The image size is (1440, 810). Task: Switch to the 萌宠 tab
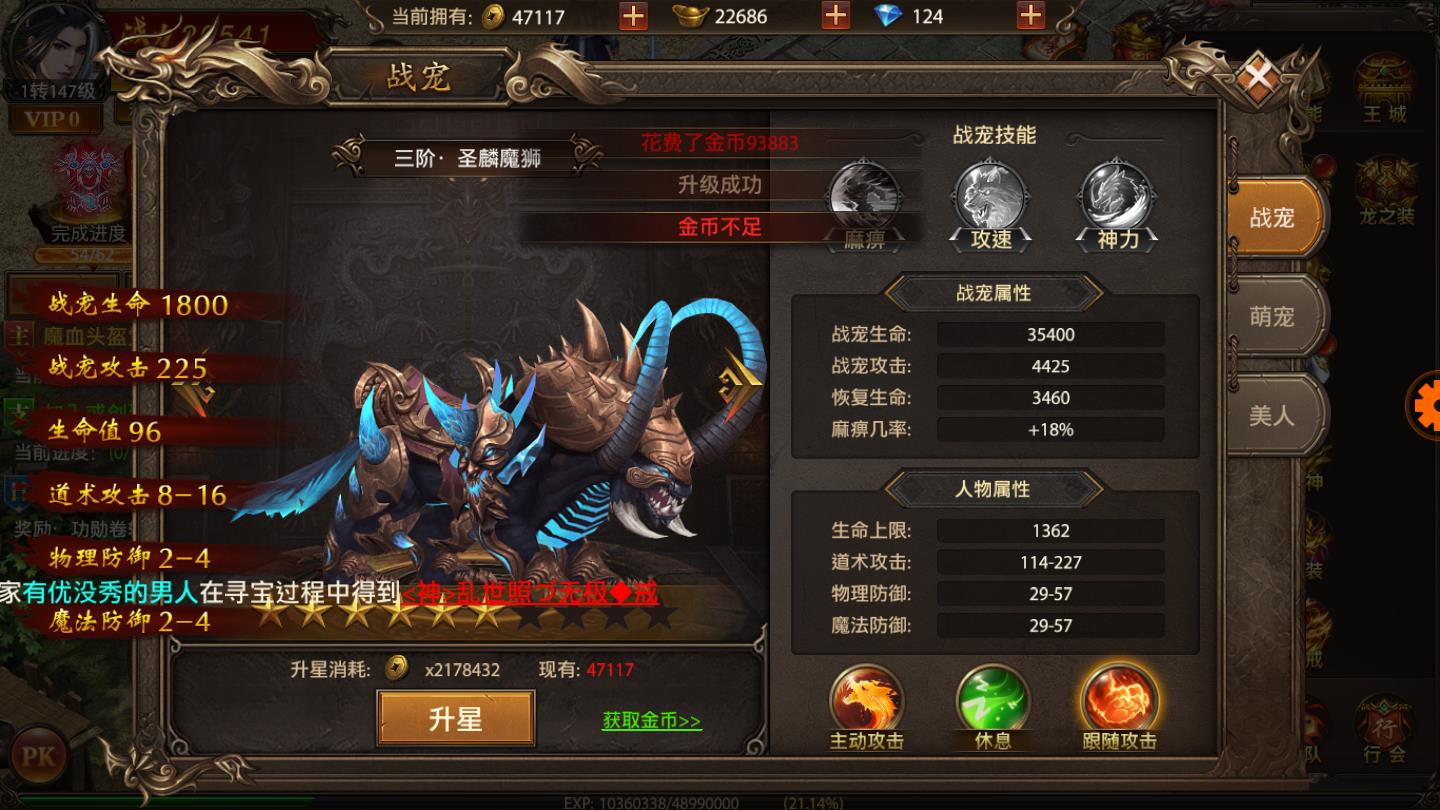pos(1272,316)
